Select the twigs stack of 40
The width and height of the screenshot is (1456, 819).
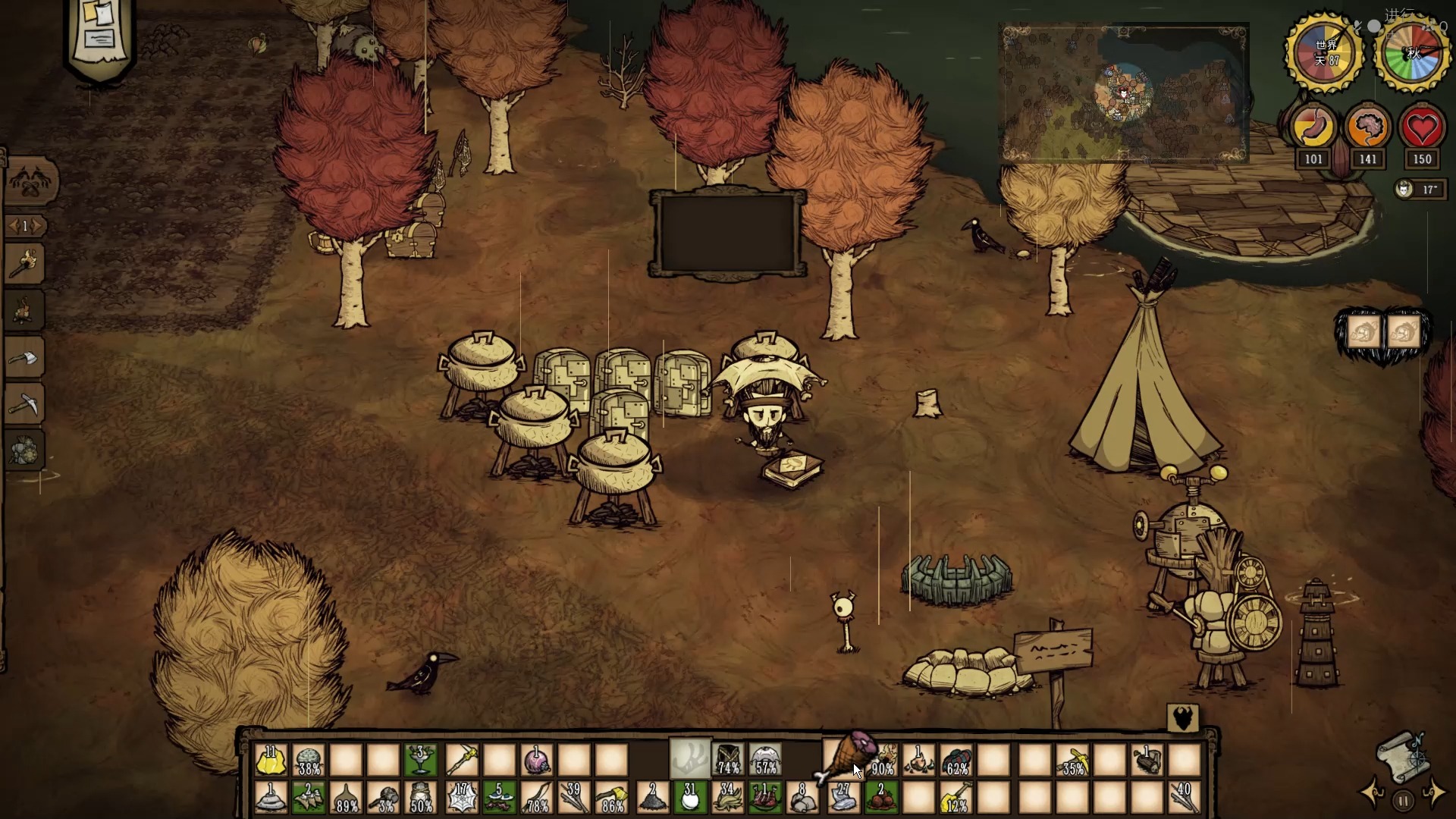[1184, 798]
